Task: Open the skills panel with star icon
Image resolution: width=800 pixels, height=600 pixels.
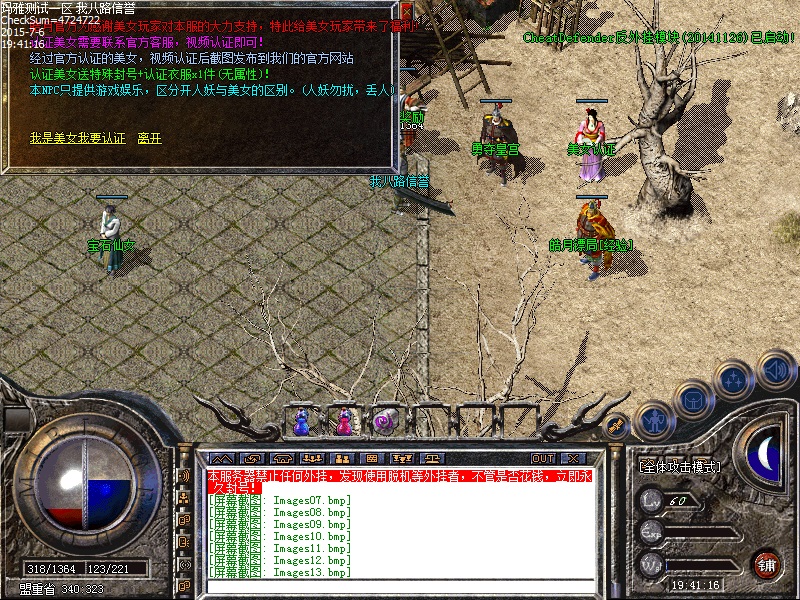Action: coord(735,380)
